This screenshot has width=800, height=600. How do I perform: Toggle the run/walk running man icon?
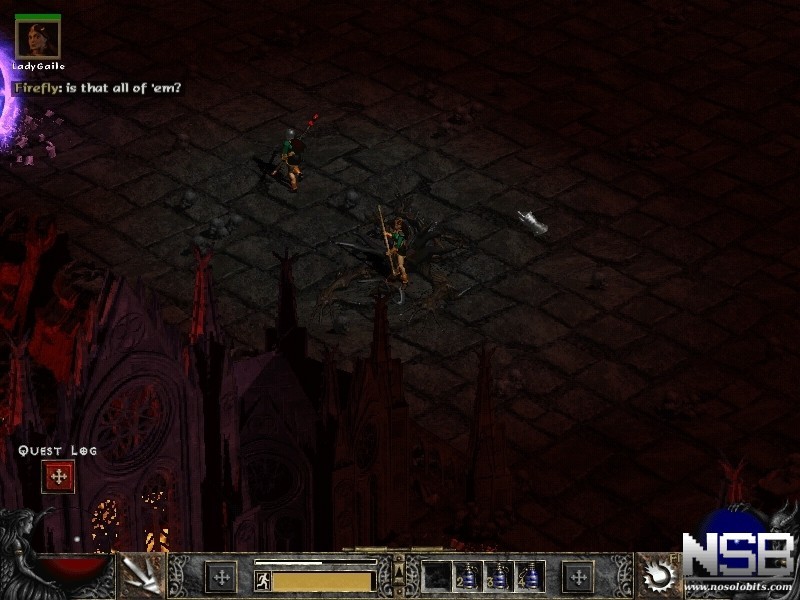click(263, 580)
